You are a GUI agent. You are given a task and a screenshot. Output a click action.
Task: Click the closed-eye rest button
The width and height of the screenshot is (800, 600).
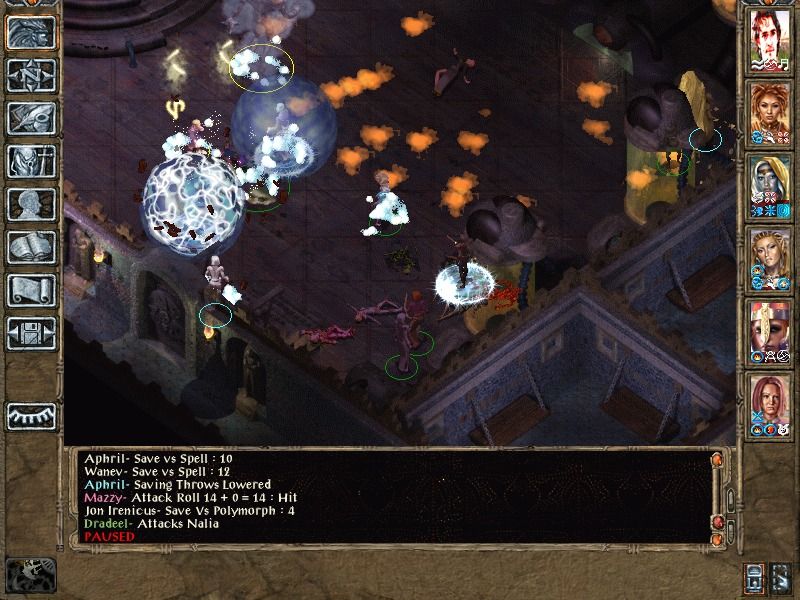coord(30,415)
